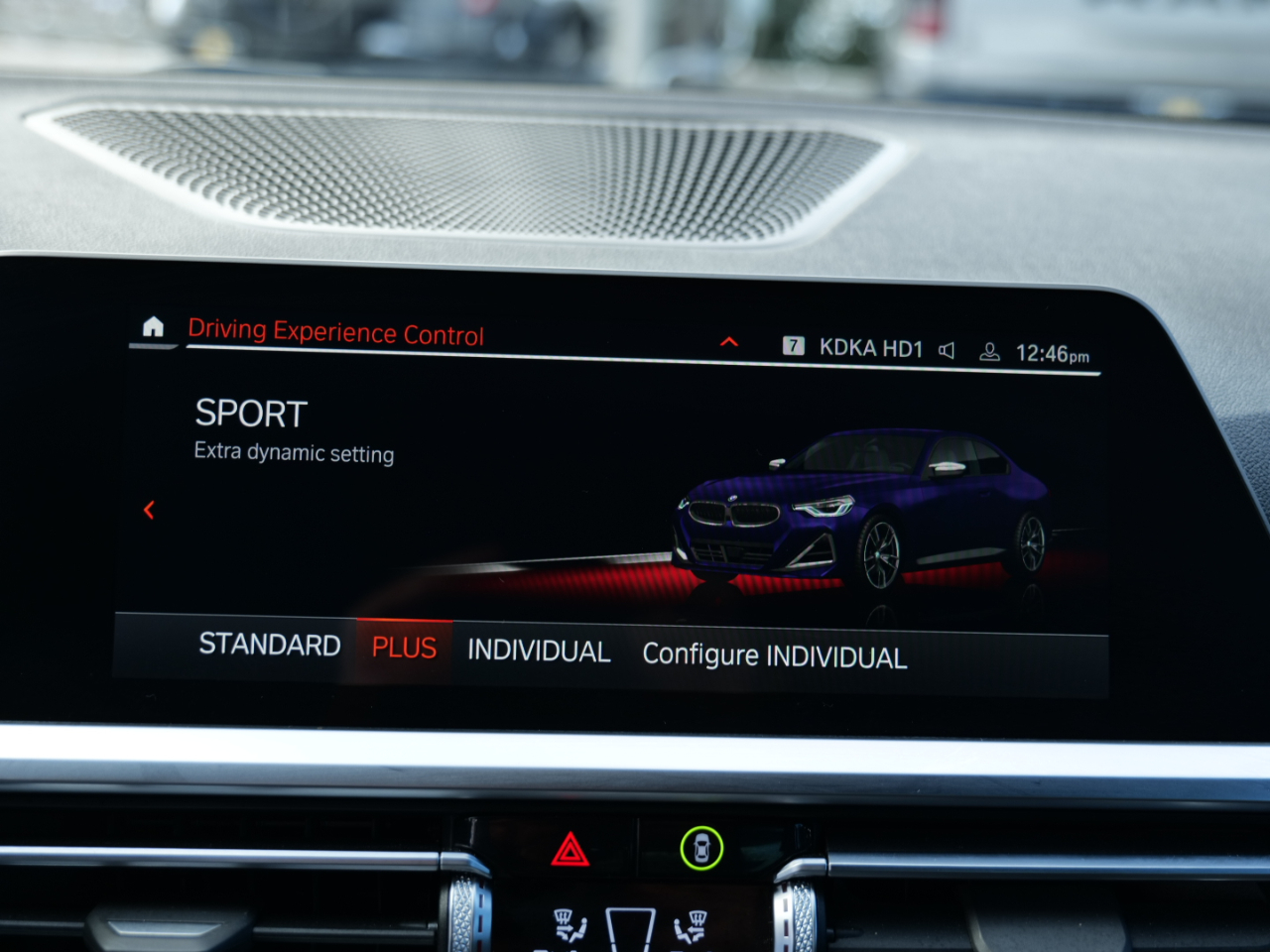Go to the home screen icon
The width and height of the screenshot is (1270, 952).
[x=153, y=326]
